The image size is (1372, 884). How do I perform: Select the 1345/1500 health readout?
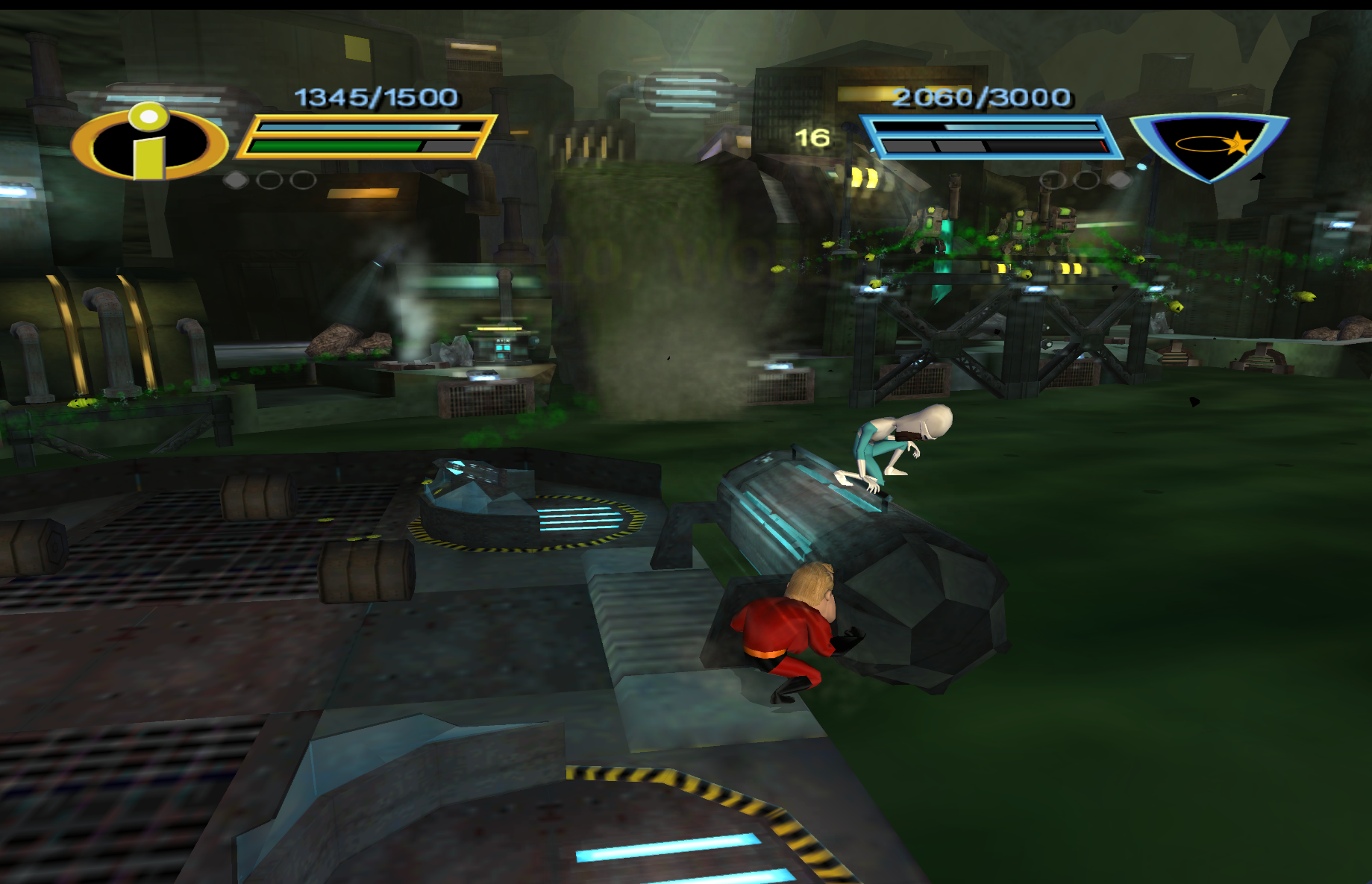point(375,95)
